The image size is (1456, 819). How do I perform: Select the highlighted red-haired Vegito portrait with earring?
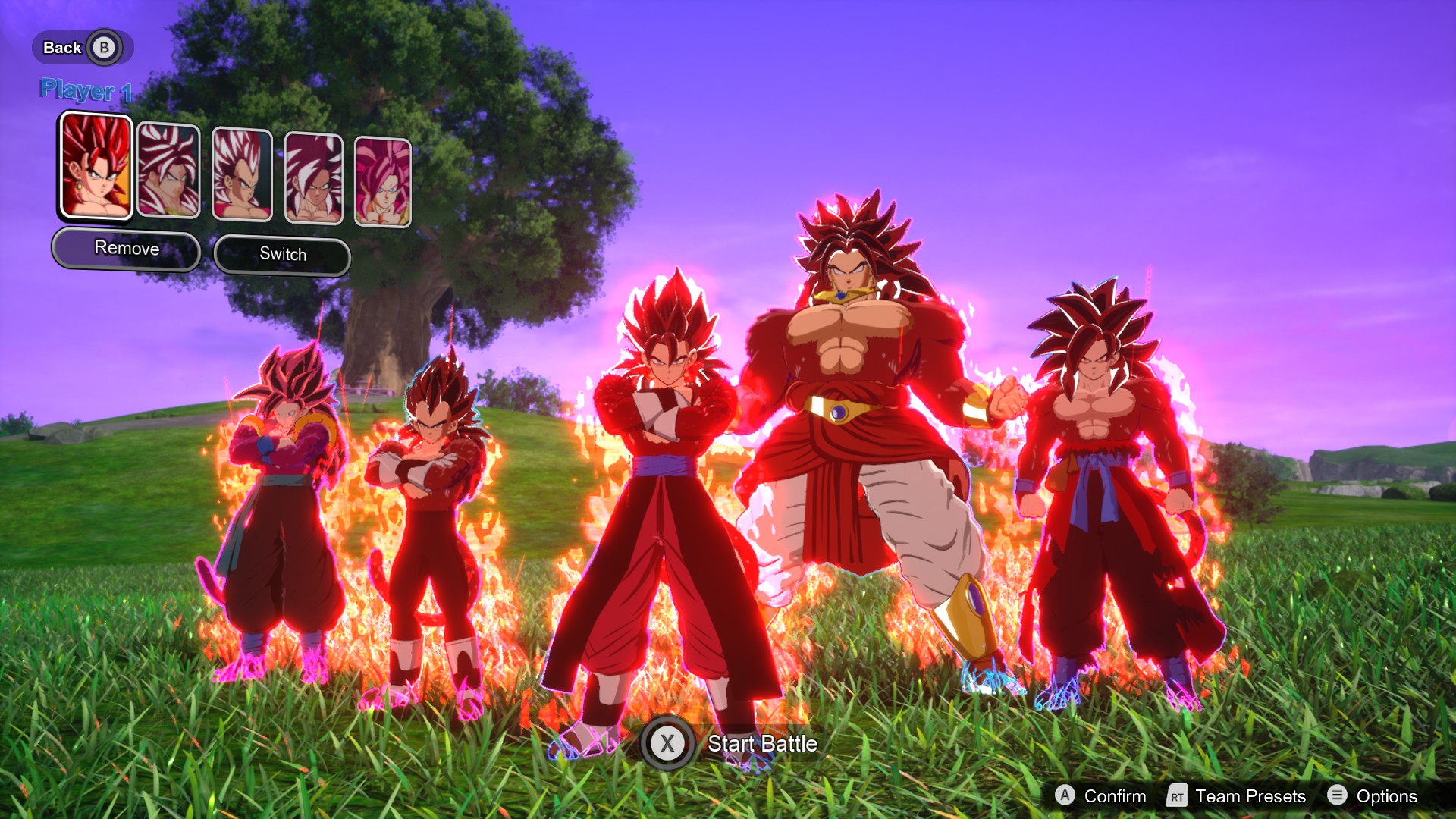coord(96,166)
